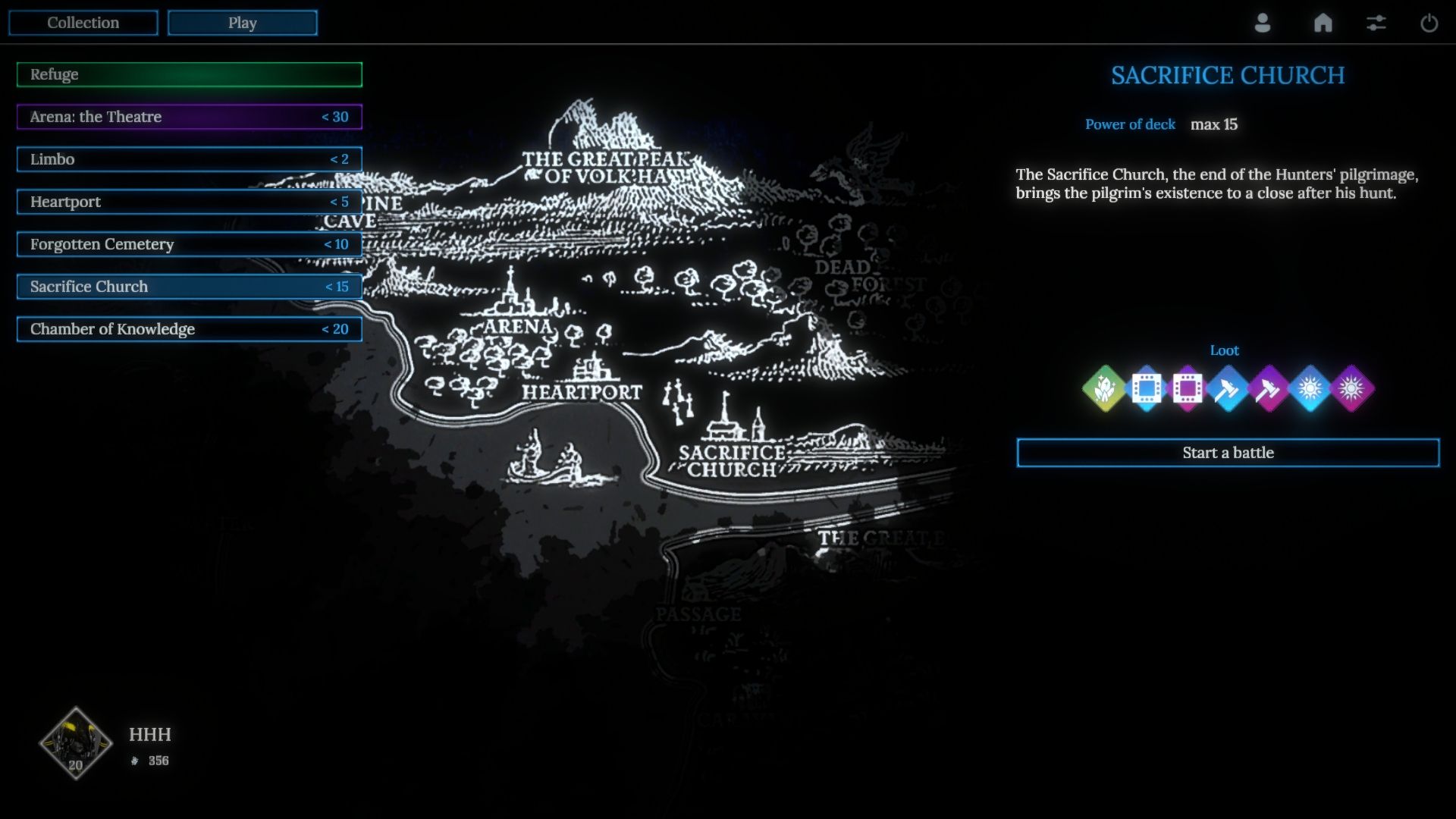Inspect the blue hammer loot icon

[x=1228, y=388]
